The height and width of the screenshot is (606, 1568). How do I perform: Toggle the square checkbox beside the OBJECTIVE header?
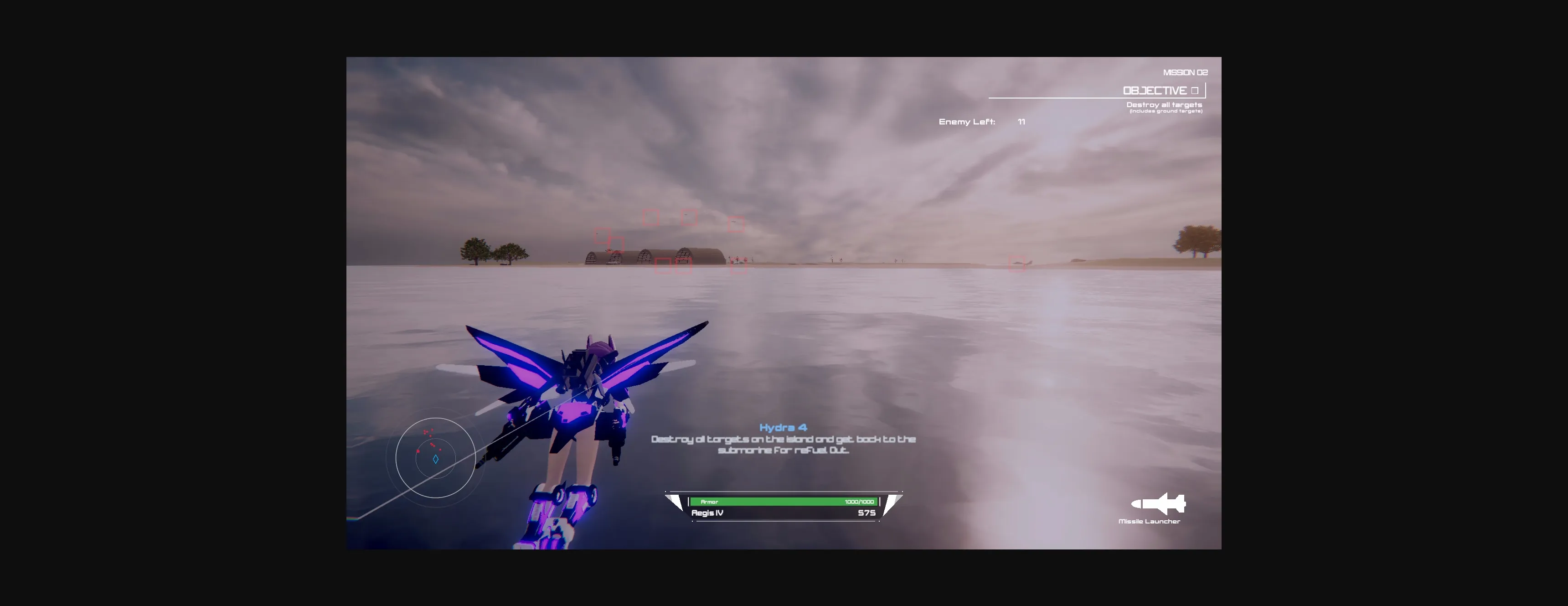point(1195,90)
